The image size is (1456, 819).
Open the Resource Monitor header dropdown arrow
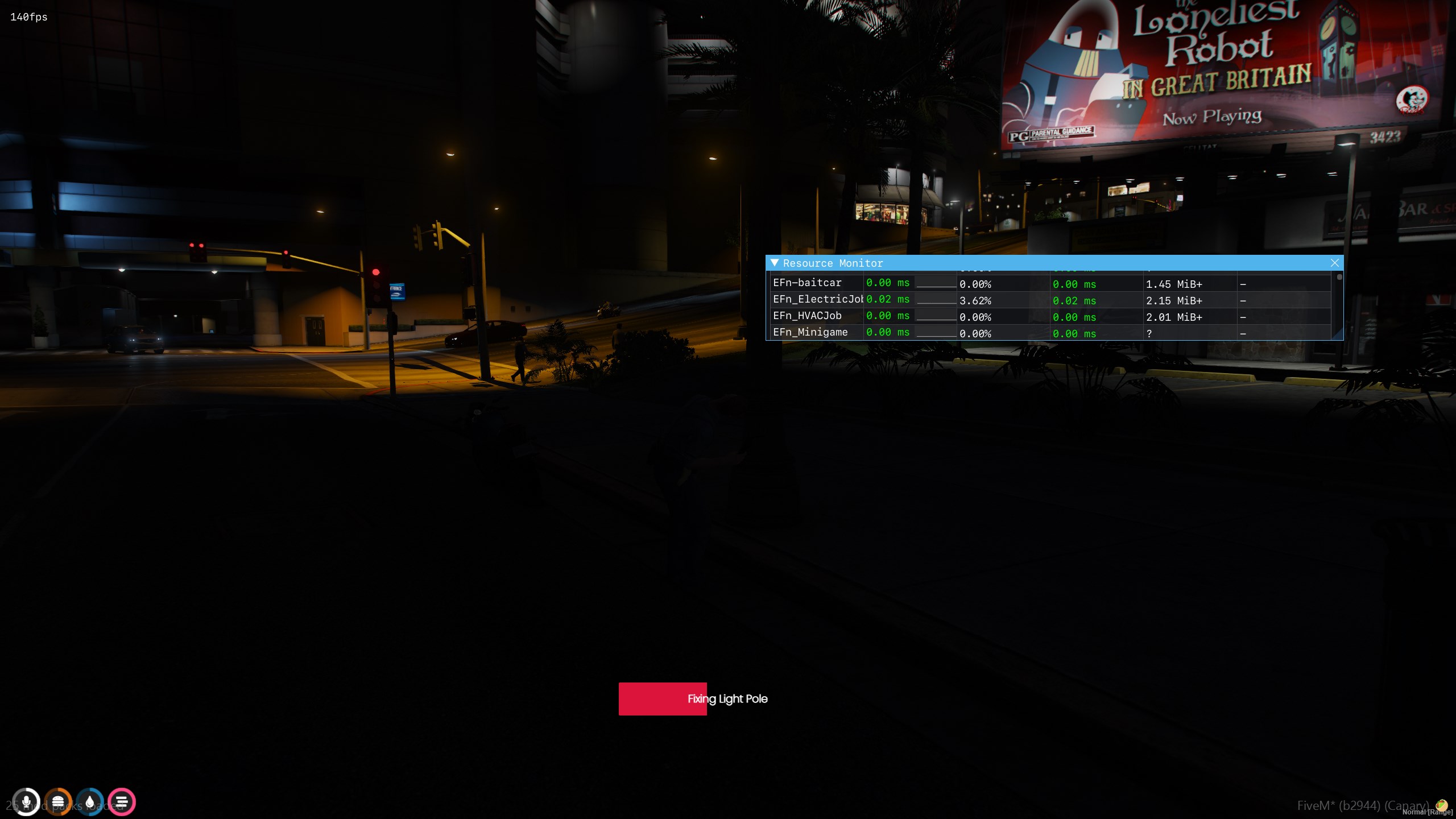[775, 263]
